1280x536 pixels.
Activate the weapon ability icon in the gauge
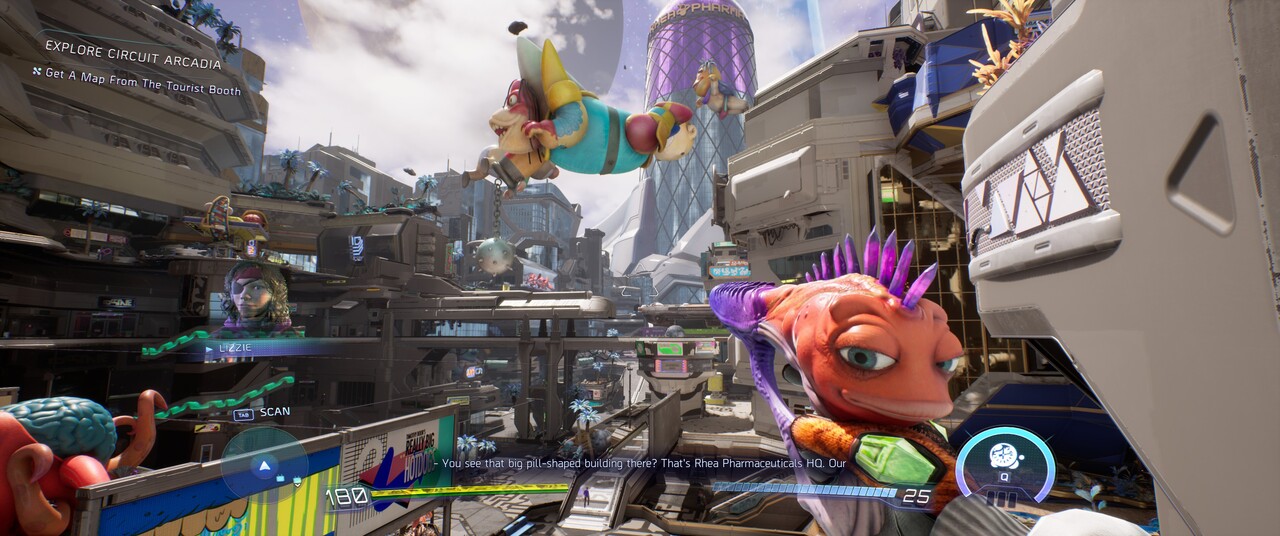(x=1003, y=457)
